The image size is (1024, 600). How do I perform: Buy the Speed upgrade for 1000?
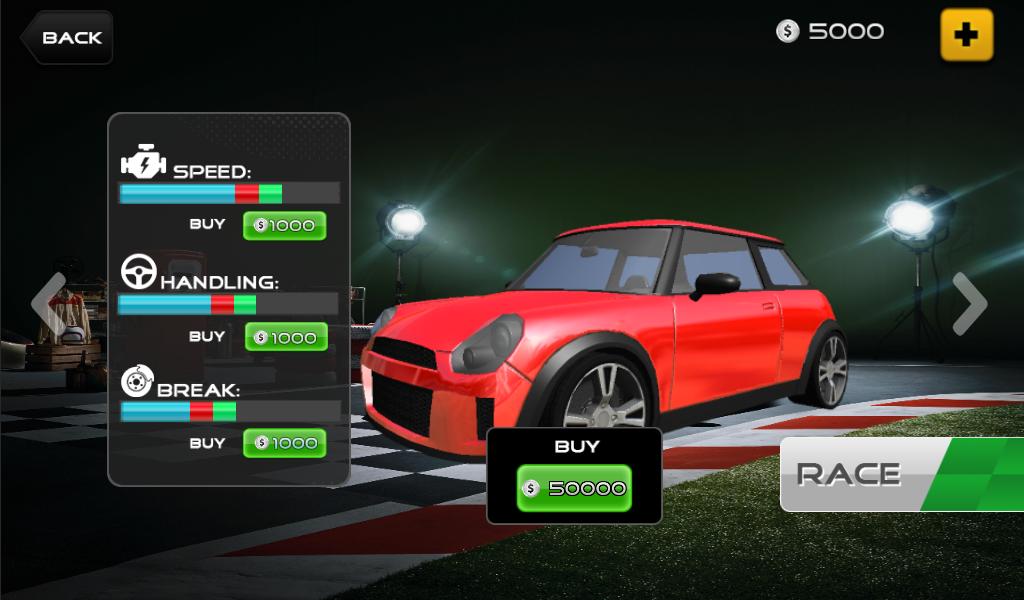click(x=285, y=226)
